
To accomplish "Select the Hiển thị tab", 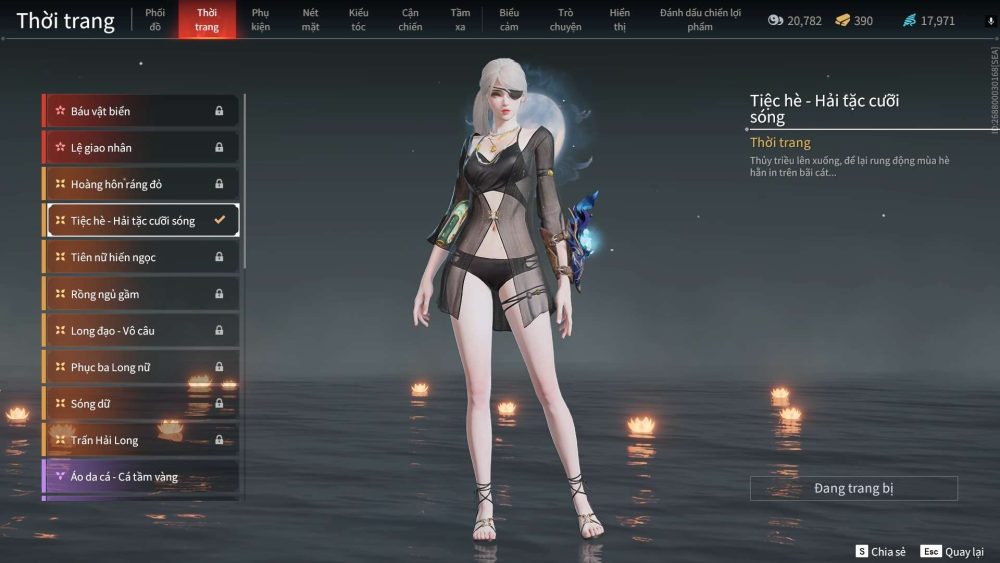I will click(x=619, y=19).
